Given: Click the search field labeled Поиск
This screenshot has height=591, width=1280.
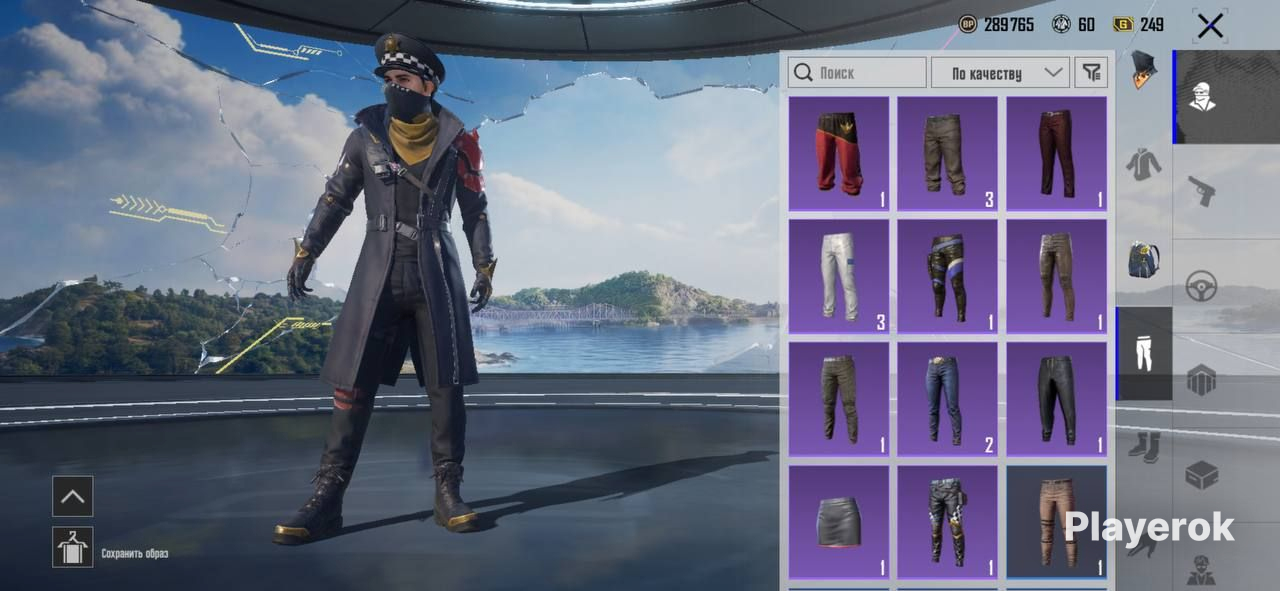Looking at the screenshot, I should [858, 73].
